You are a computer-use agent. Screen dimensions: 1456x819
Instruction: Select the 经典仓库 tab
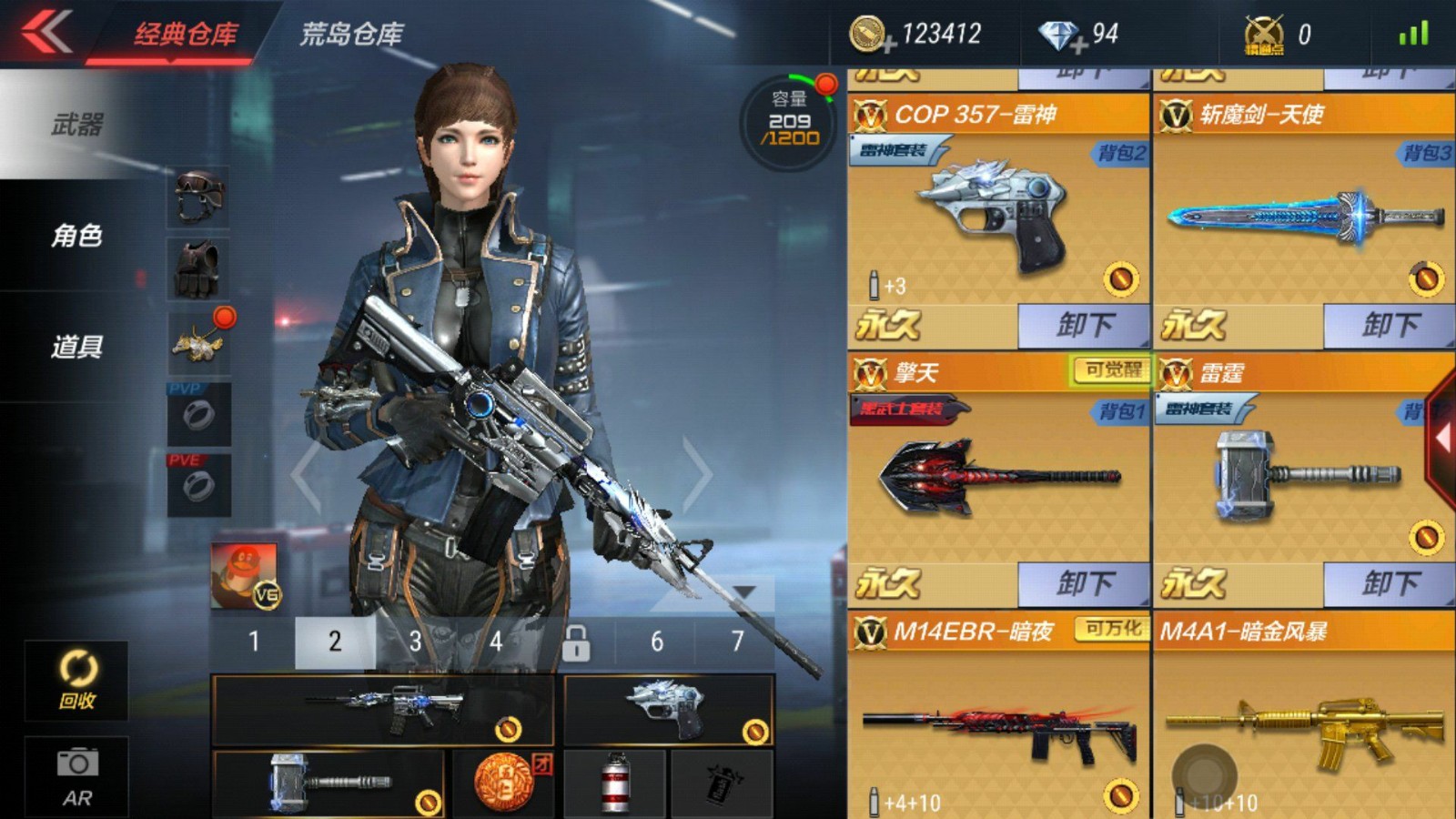point(186,35)
